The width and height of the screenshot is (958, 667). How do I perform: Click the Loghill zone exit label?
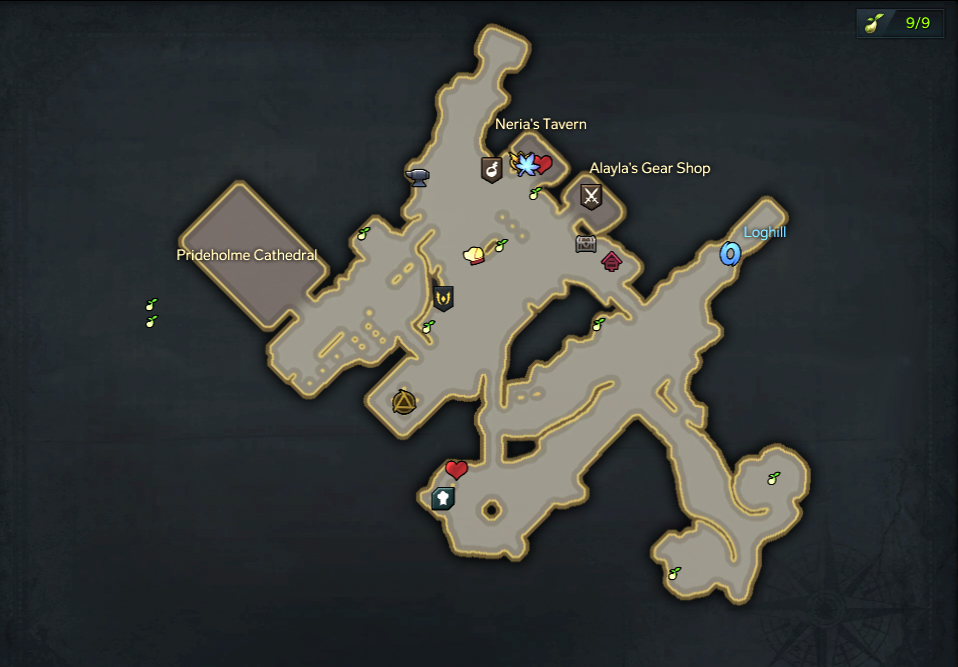pos(765,232)
